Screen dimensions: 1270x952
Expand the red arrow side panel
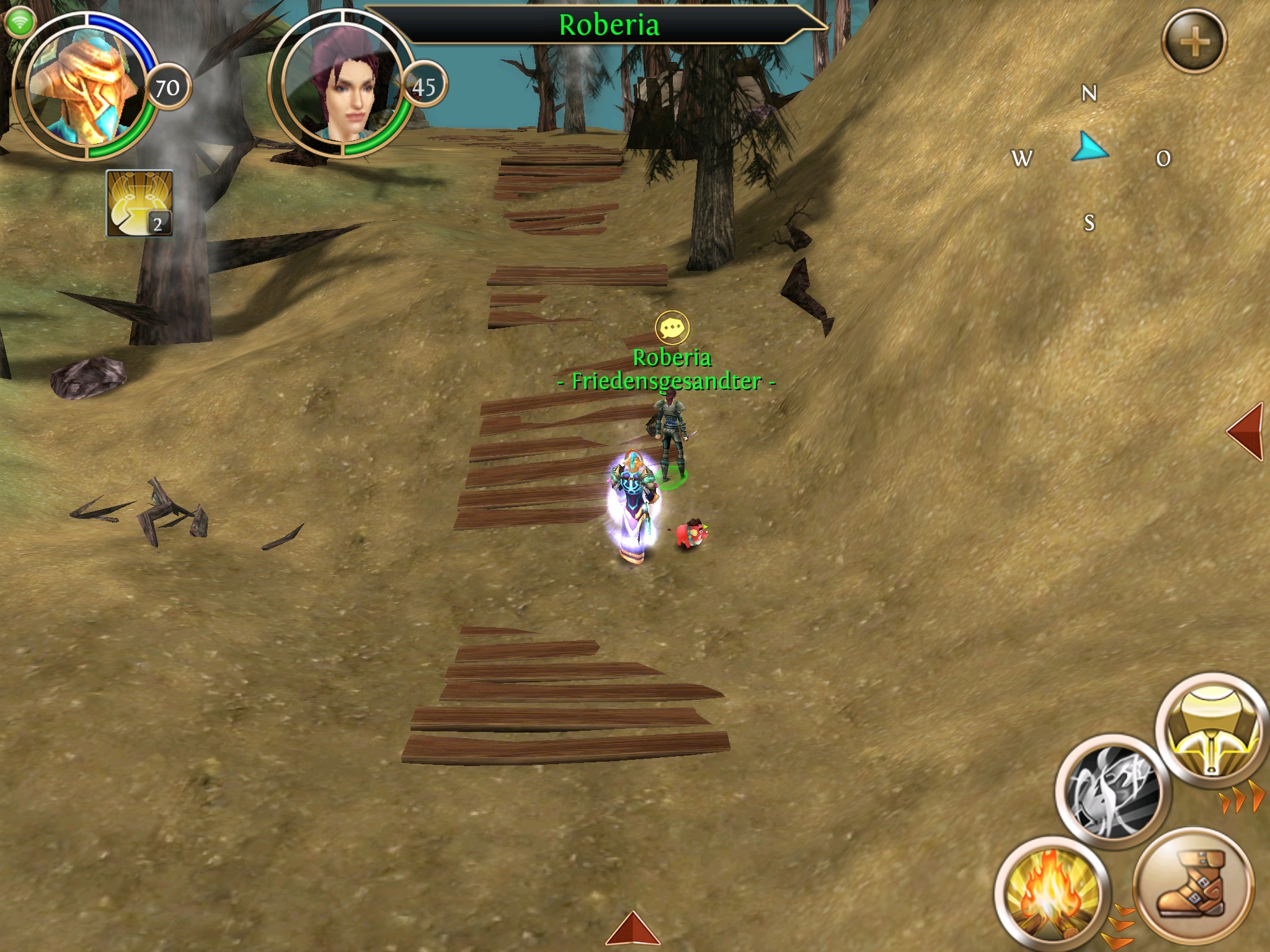(x=1246, y=431)
